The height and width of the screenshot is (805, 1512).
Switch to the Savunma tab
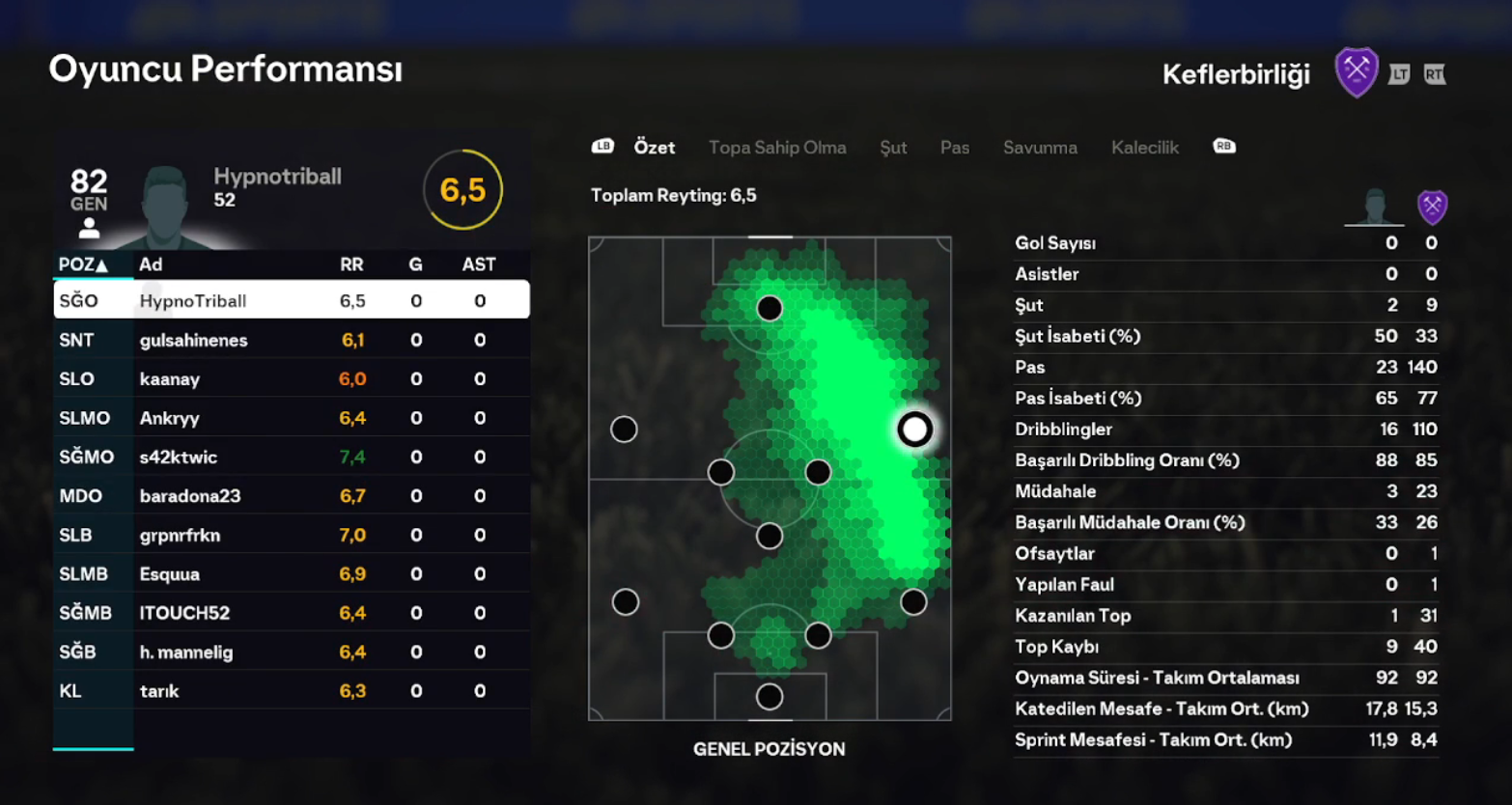(1040, 148)
